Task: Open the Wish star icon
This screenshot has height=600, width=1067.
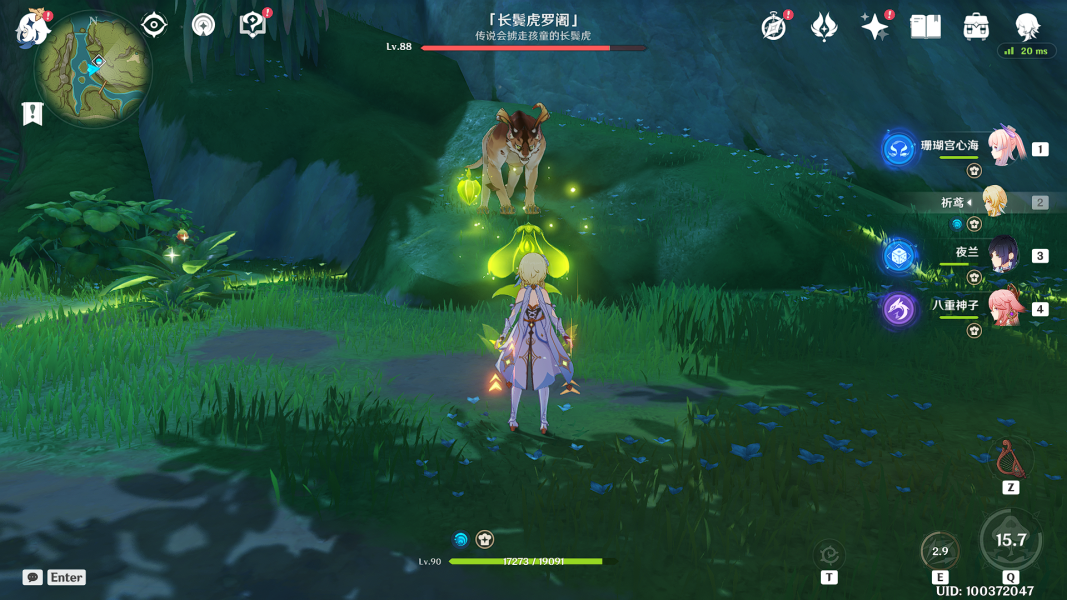Action: [875, 27]
